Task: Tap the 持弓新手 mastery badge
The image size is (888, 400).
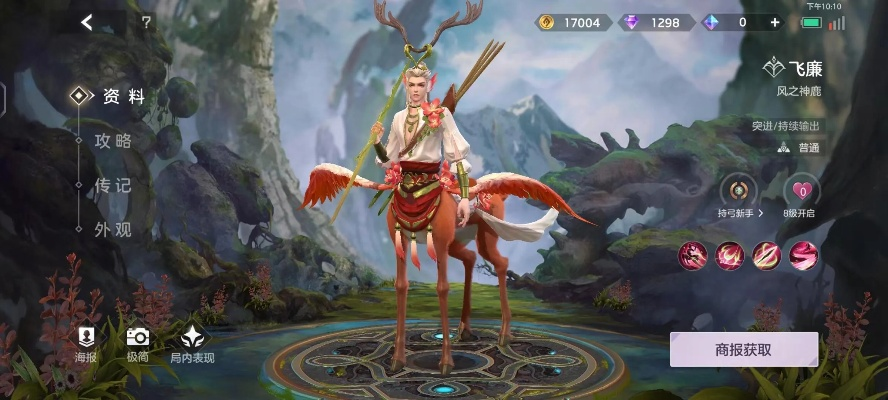Action: coord(739,195)
